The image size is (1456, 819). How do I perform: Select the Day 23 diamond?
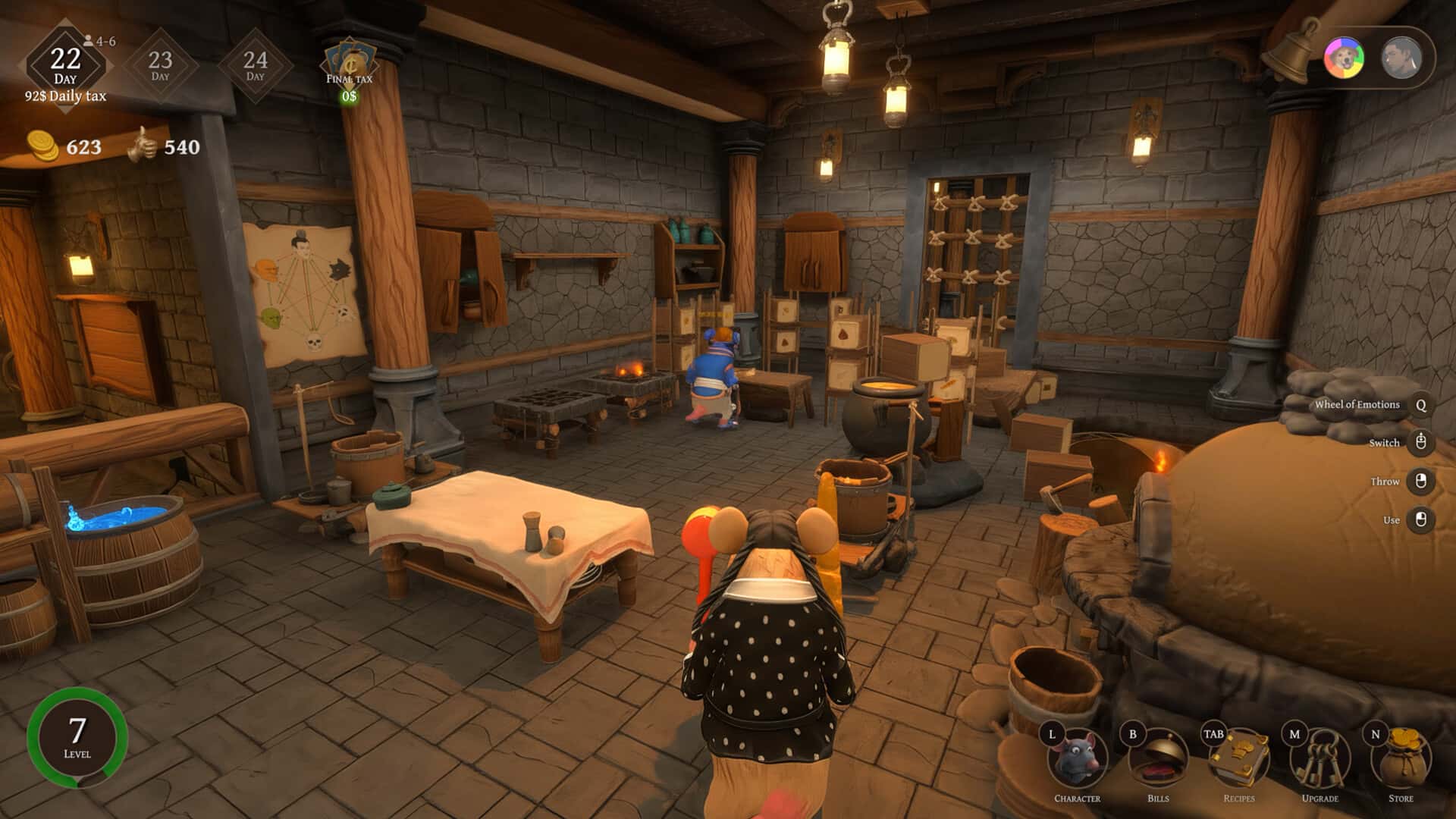tap(160, 65)
